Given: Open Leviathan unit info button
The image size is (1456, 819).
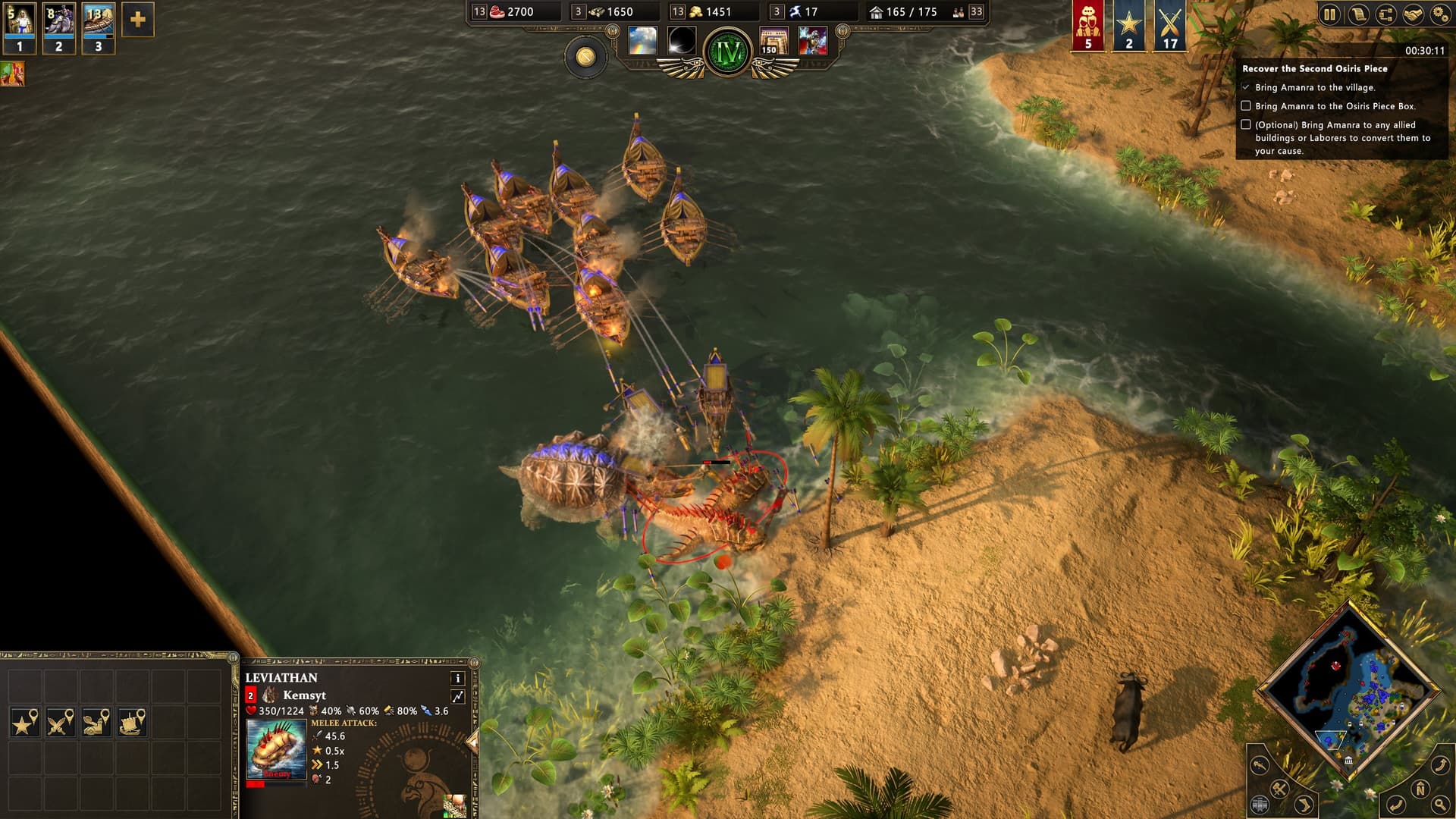Looking at the screenshot, I should [x=457, y=678].
